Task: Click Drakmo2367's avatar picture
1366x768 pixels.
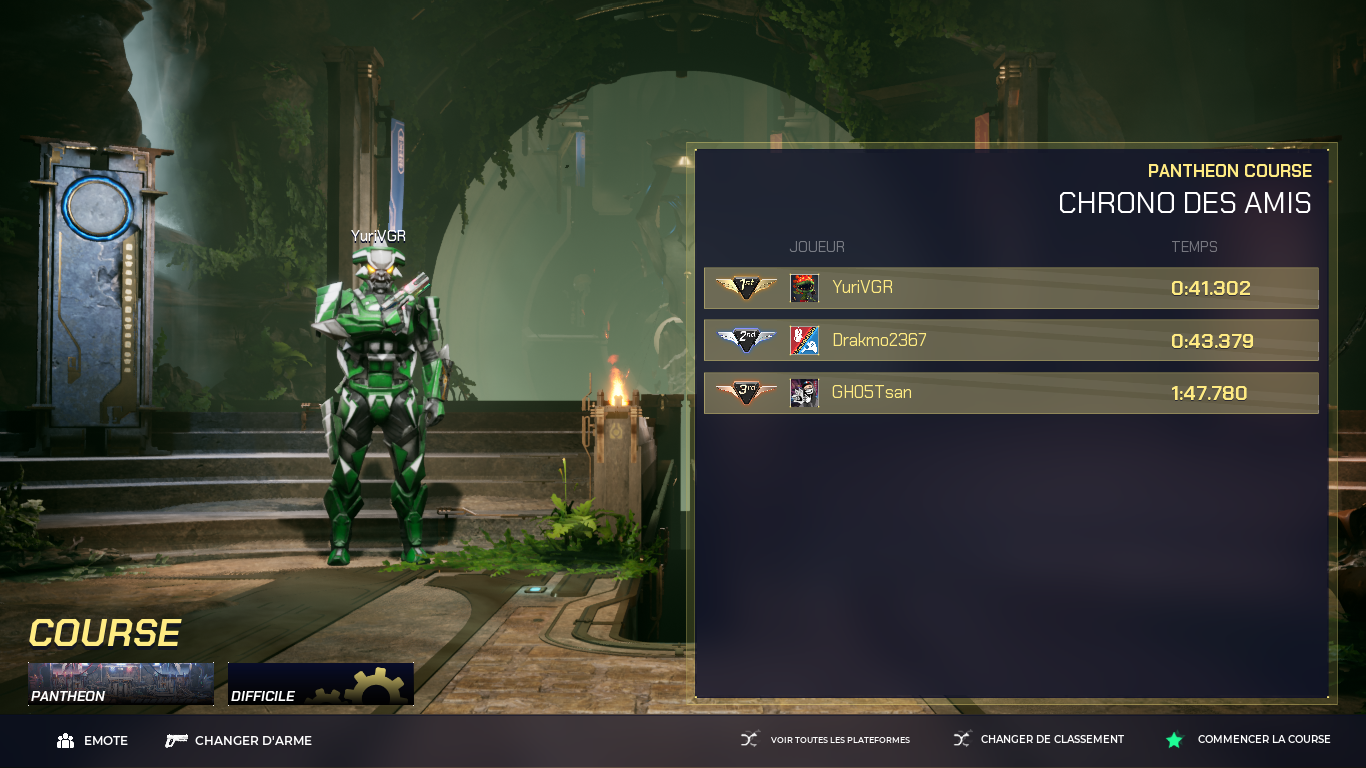Action: point(804,340)
